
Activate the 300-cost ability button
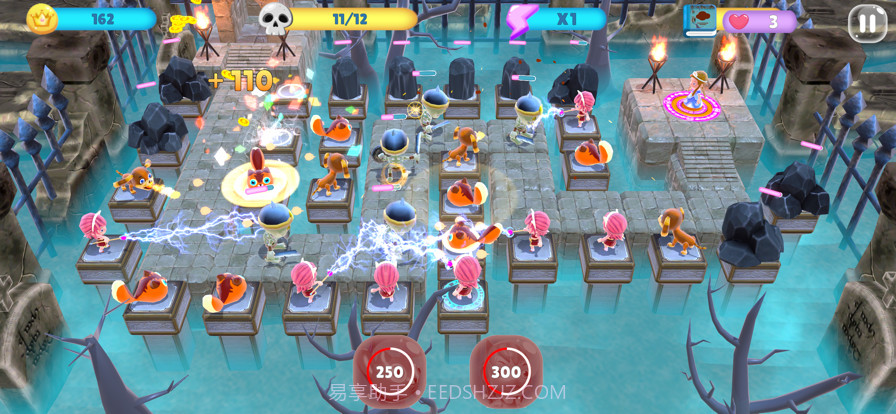click(x=505, y=372)
